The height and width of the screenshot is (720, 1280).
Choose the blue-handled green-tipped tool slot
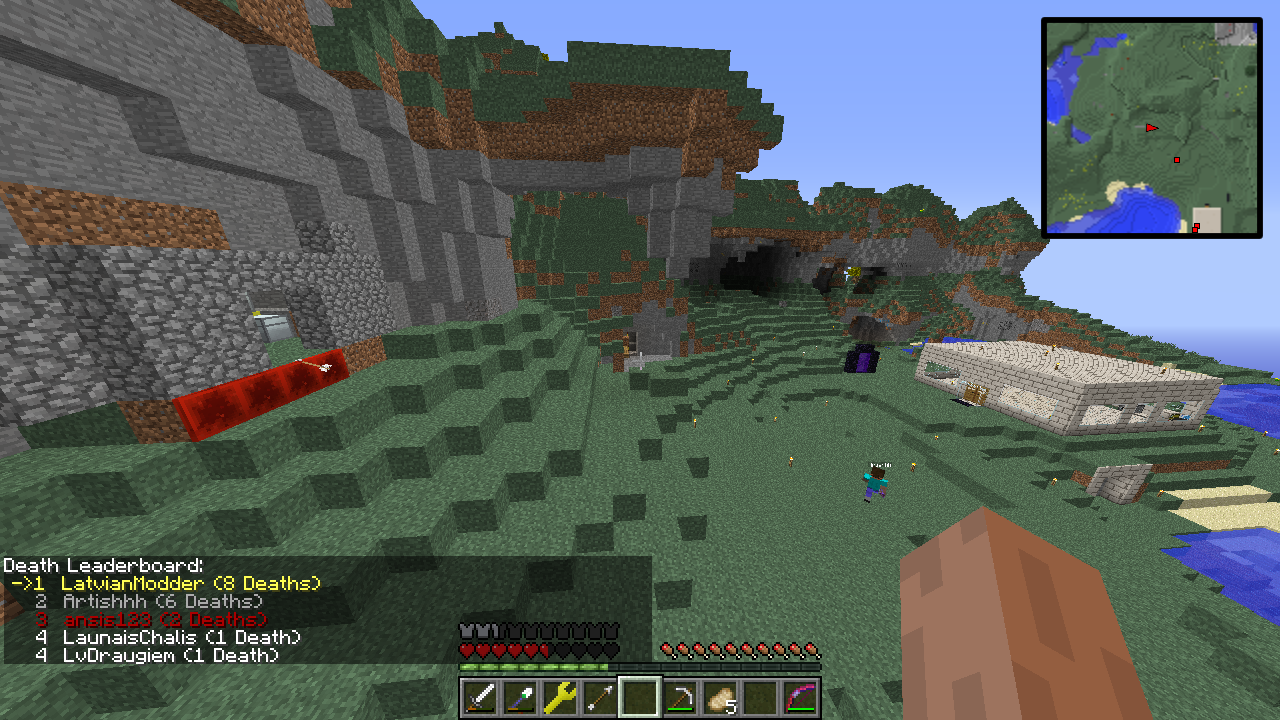(520, 697)
